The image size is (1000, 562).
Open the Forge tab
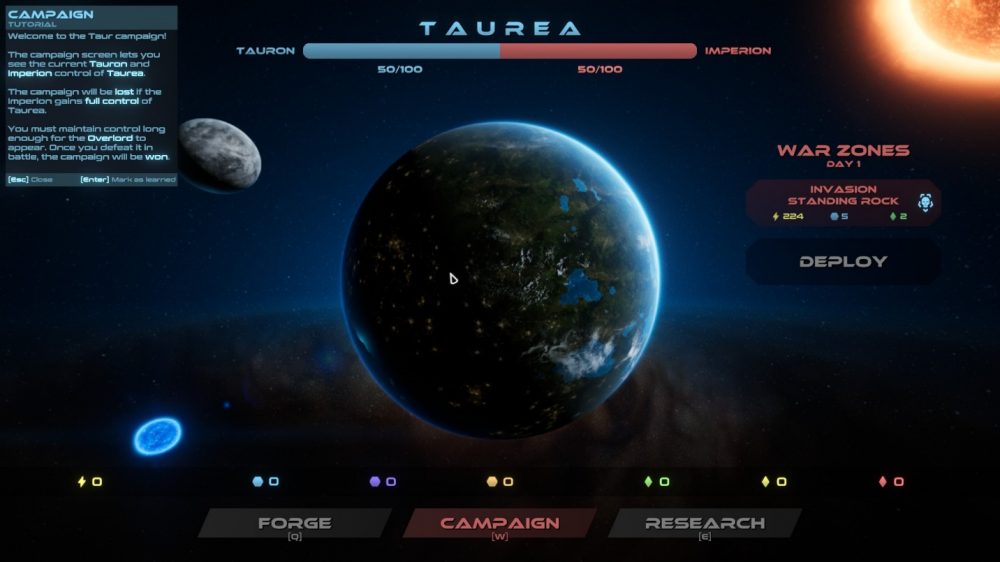(x=294, y=523)
